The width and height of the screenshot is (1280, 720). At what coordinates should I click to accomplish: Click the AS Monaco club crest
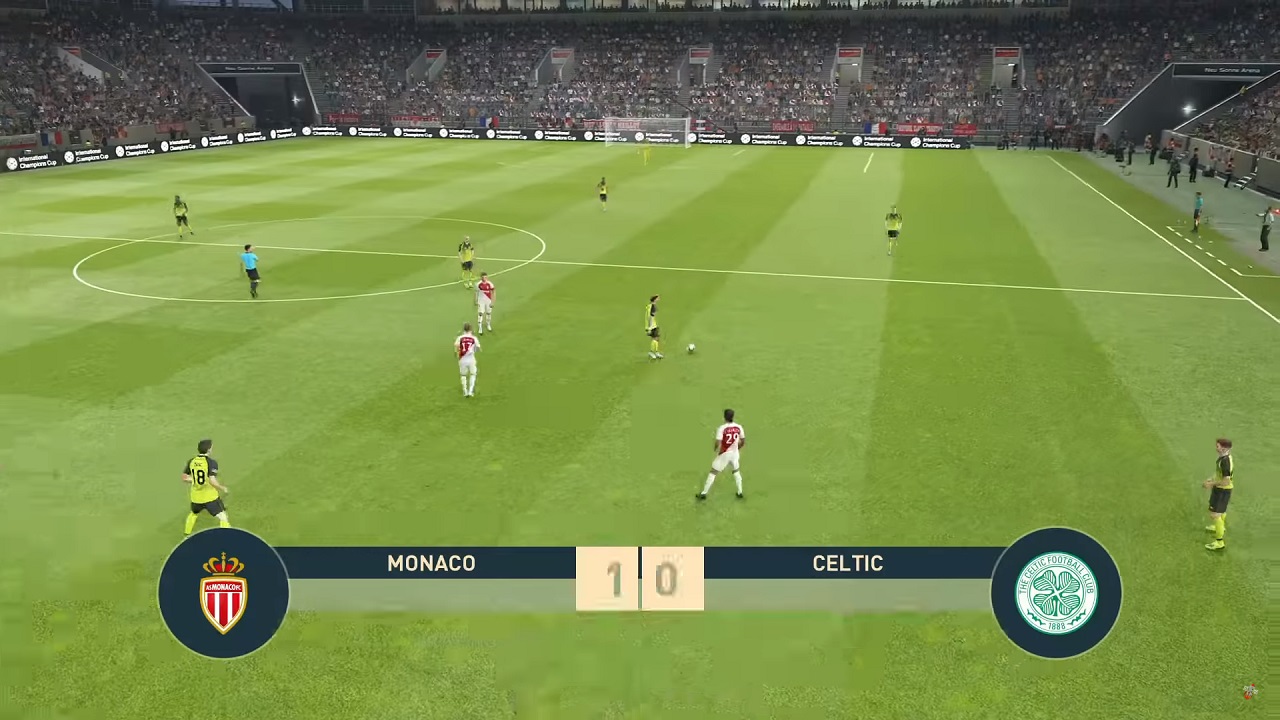223,592
